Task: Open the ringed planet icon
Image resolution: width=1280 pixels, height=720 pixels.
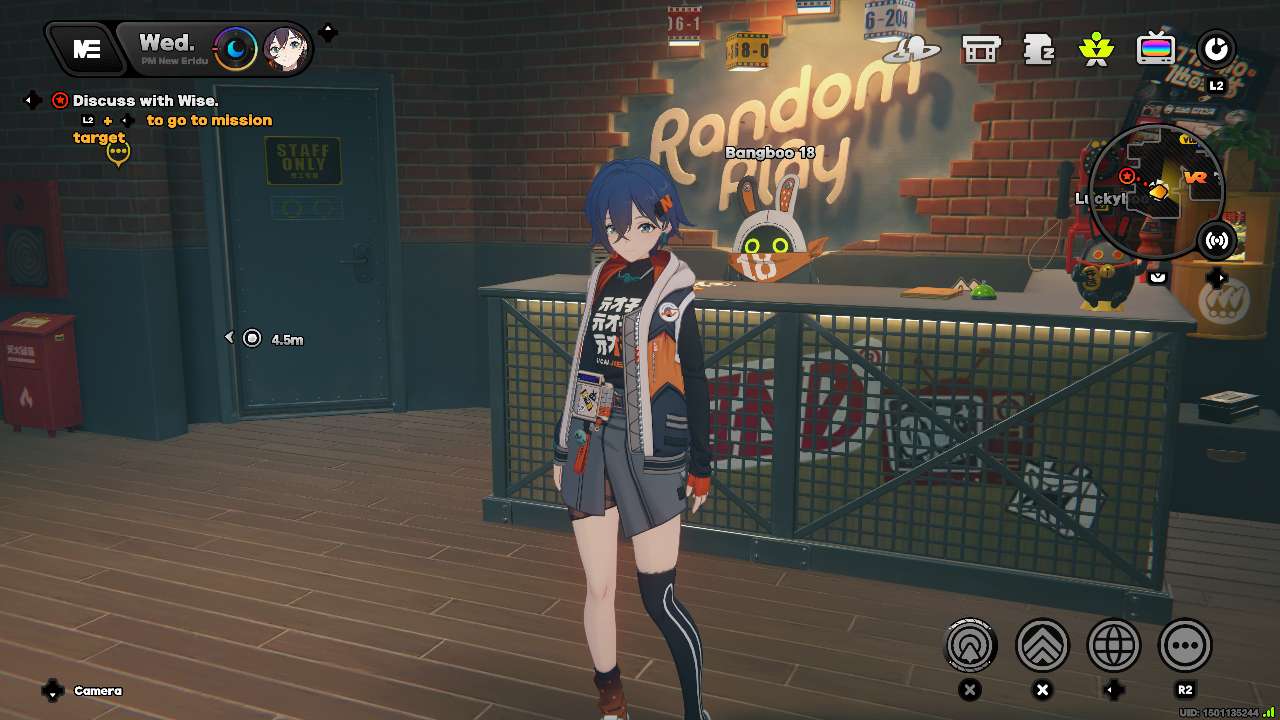Action: [x=914, y=48]
